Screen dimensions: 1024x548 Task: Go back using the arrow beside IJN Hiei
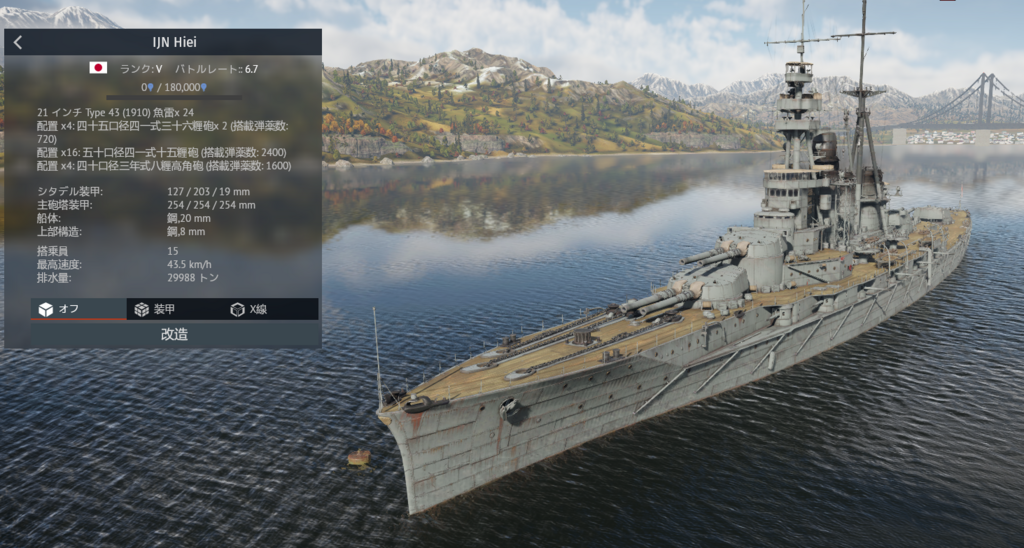pos(18,42)
